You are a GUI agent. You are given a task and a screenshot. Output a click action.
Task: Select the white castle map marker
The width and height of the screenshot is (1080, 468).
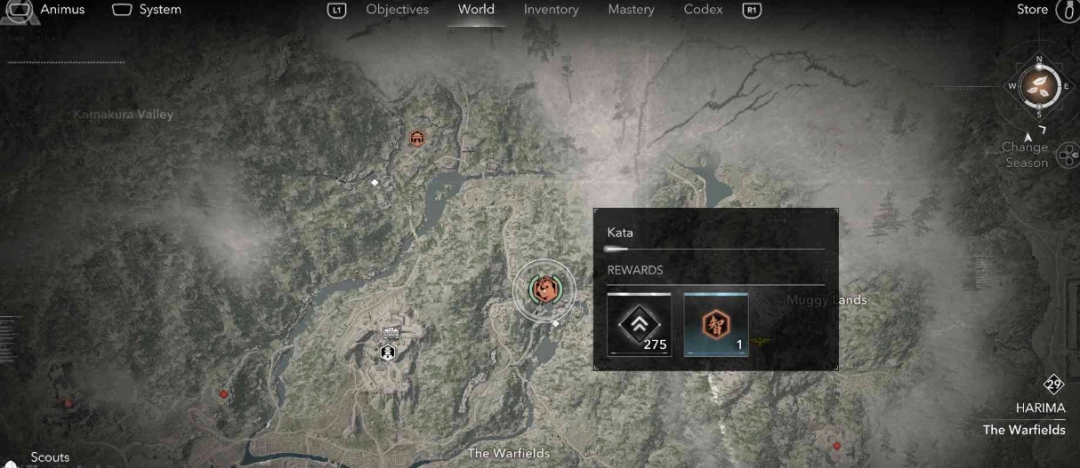387,351
